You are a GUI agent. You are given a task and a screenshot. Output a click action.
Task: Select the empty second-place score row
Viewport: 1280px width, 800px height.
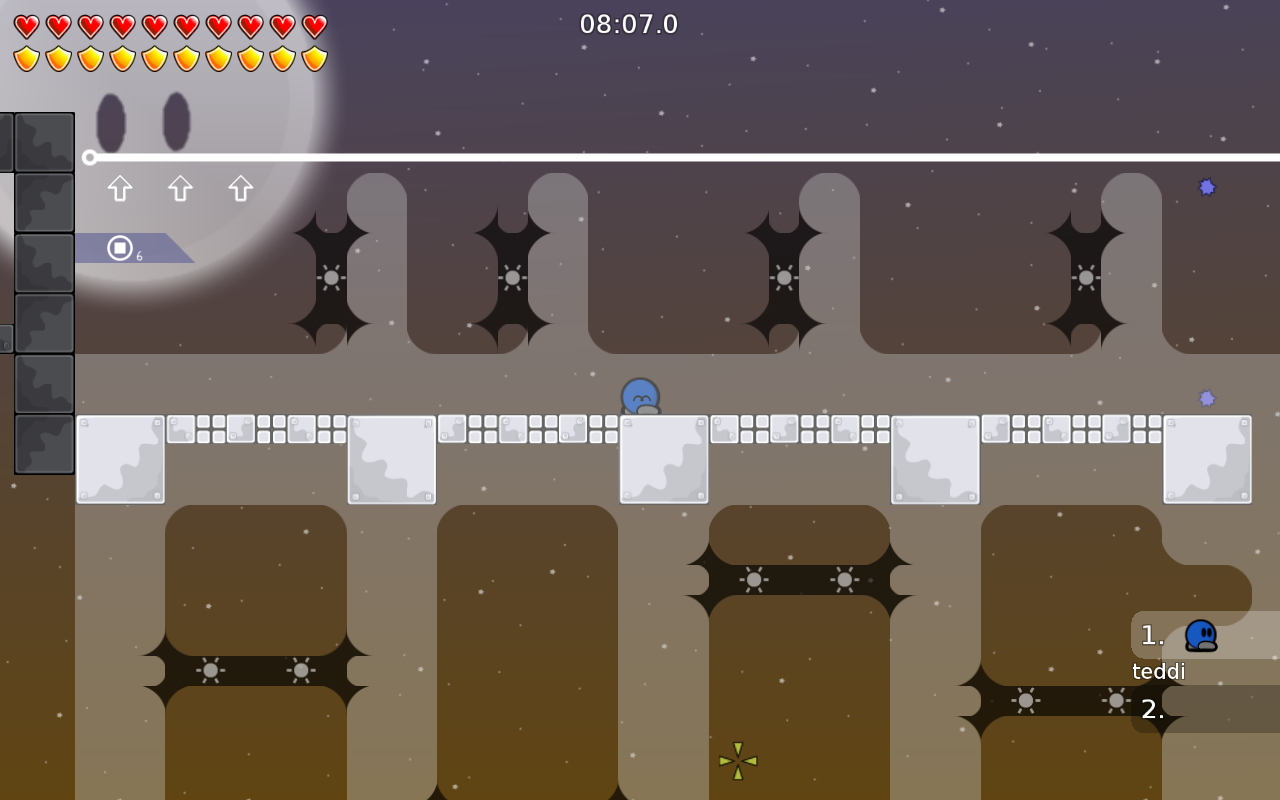click(1204, 709)
